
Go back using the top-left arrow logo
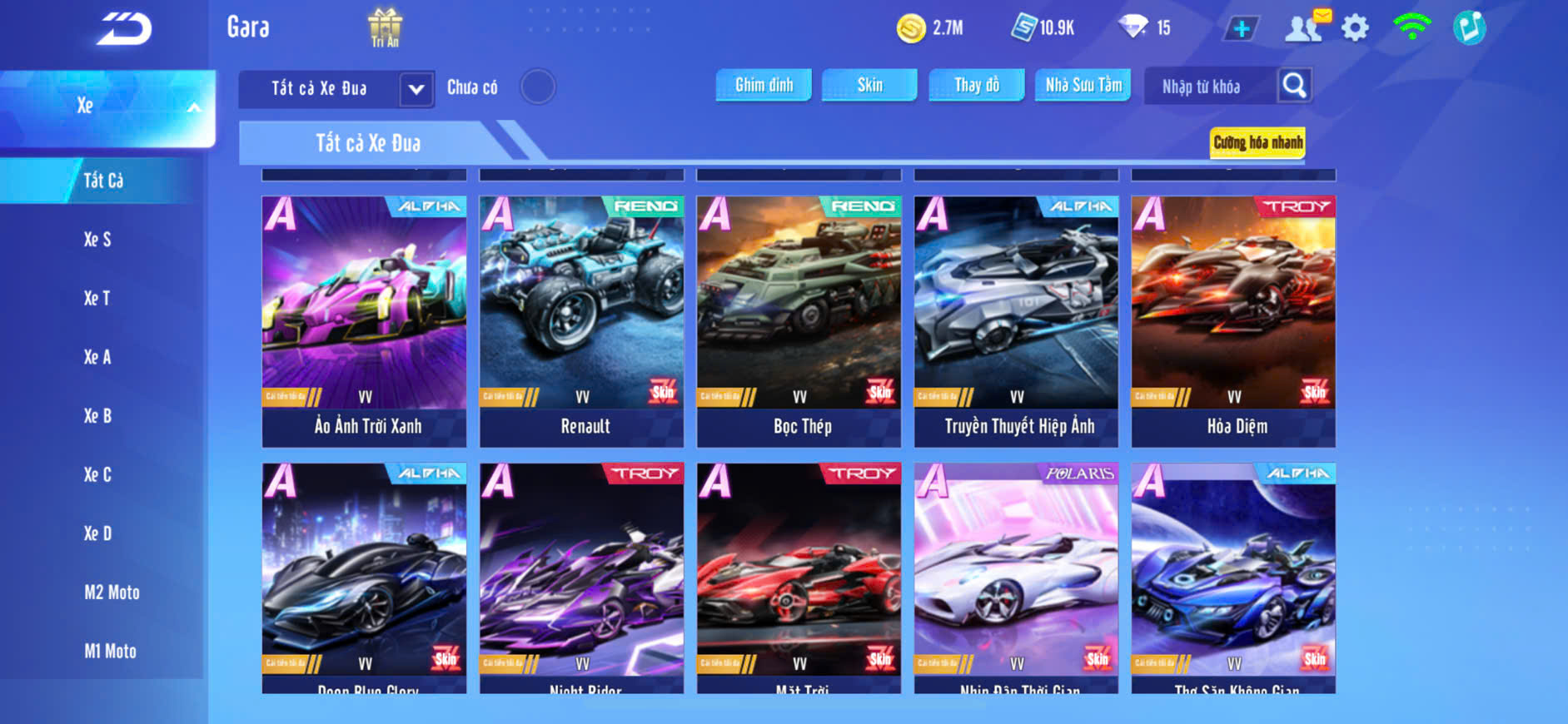125,29
